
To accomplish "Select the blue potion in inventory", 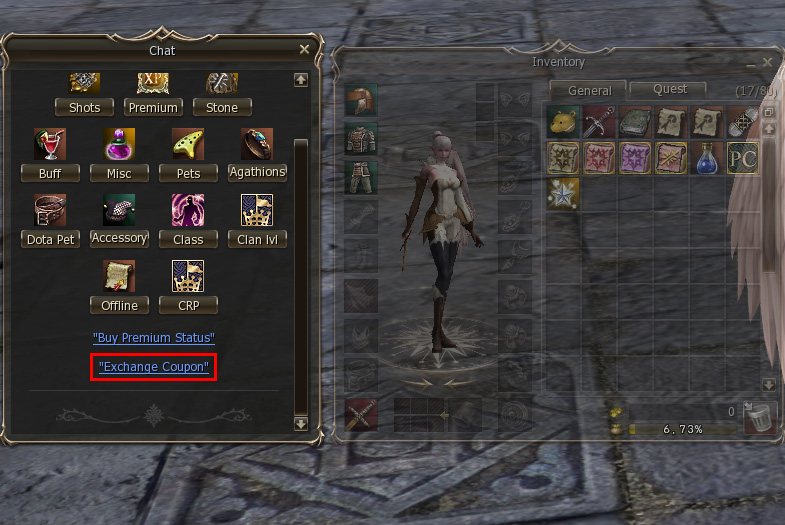I will (x=706, y=158).
